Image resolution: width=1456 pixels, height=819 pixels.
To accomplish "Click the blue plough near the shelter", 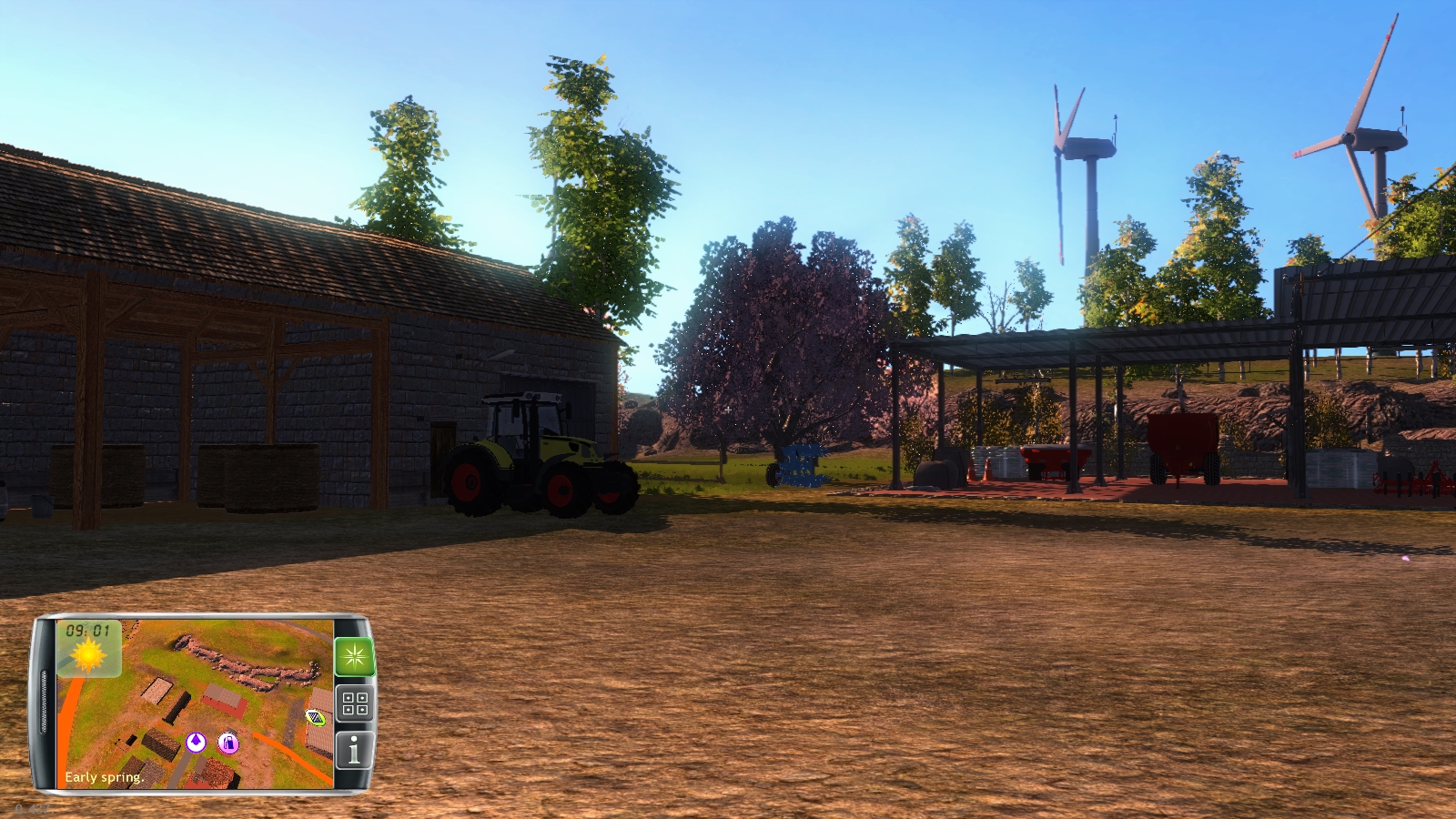I will tap(801, 466).
